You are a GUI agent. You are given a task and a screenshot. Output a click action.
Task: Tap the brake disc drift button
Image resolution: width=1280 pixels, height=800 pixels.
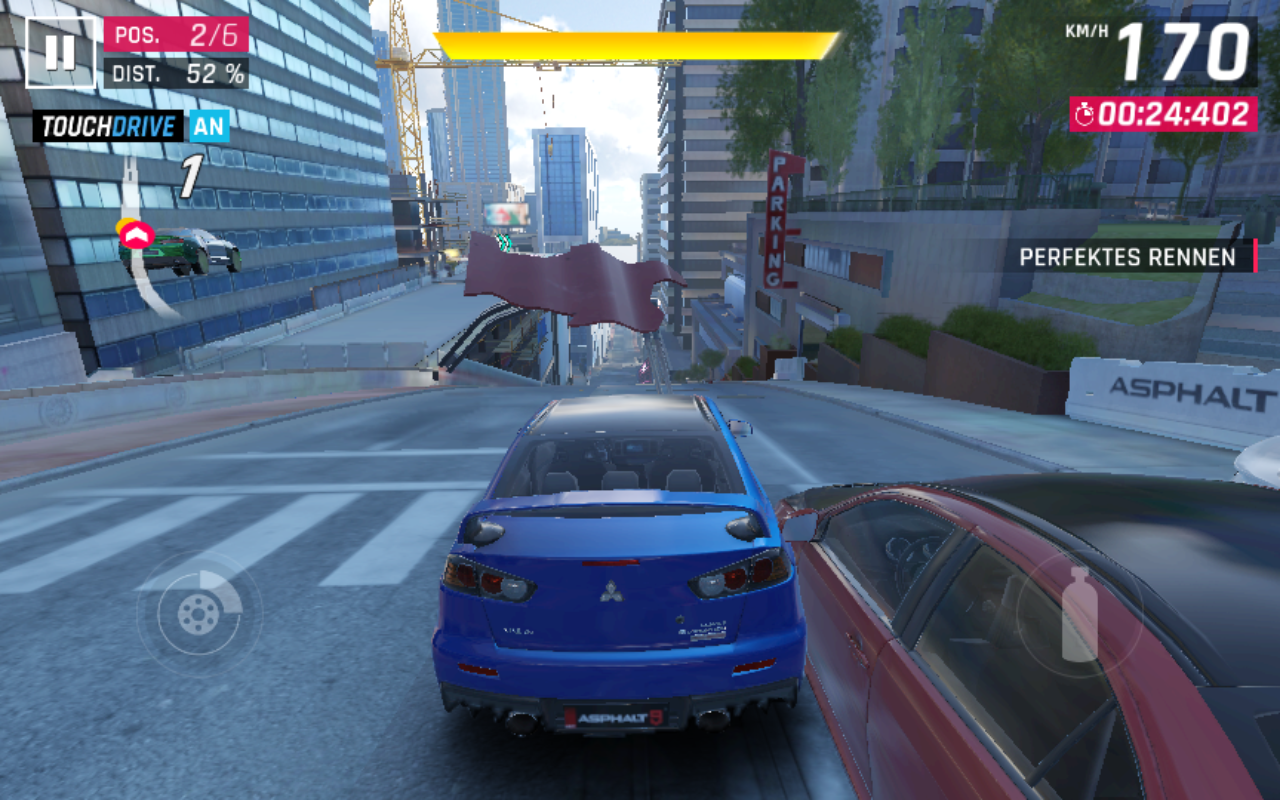[199, 612]
